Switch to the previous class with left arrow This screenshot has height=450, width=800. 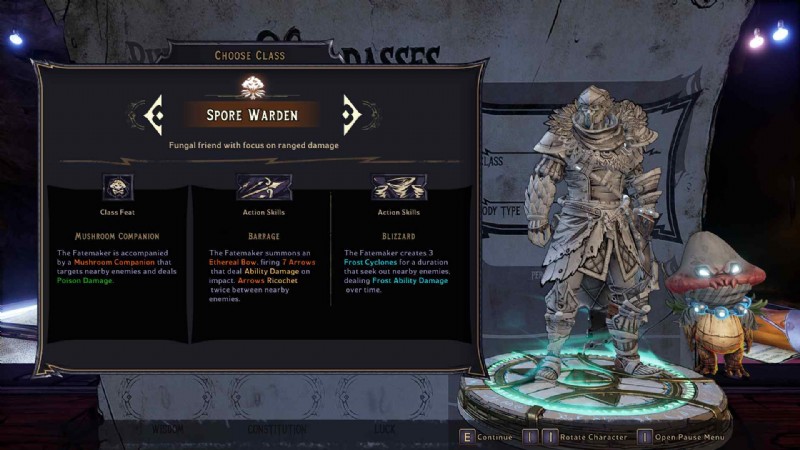click(x=154, y=115)
